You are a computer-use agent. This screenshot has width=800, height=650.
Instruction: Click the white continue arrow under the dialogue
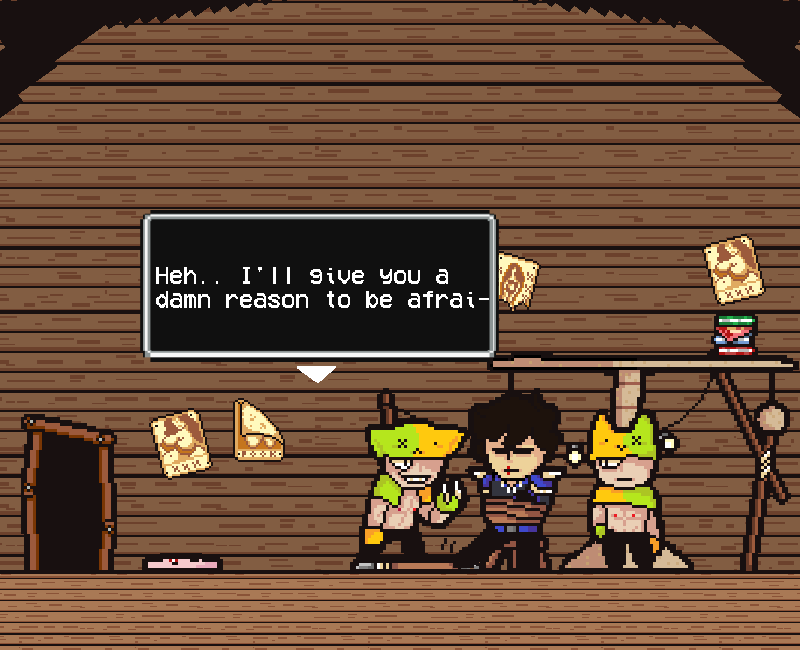pos(317,374)
